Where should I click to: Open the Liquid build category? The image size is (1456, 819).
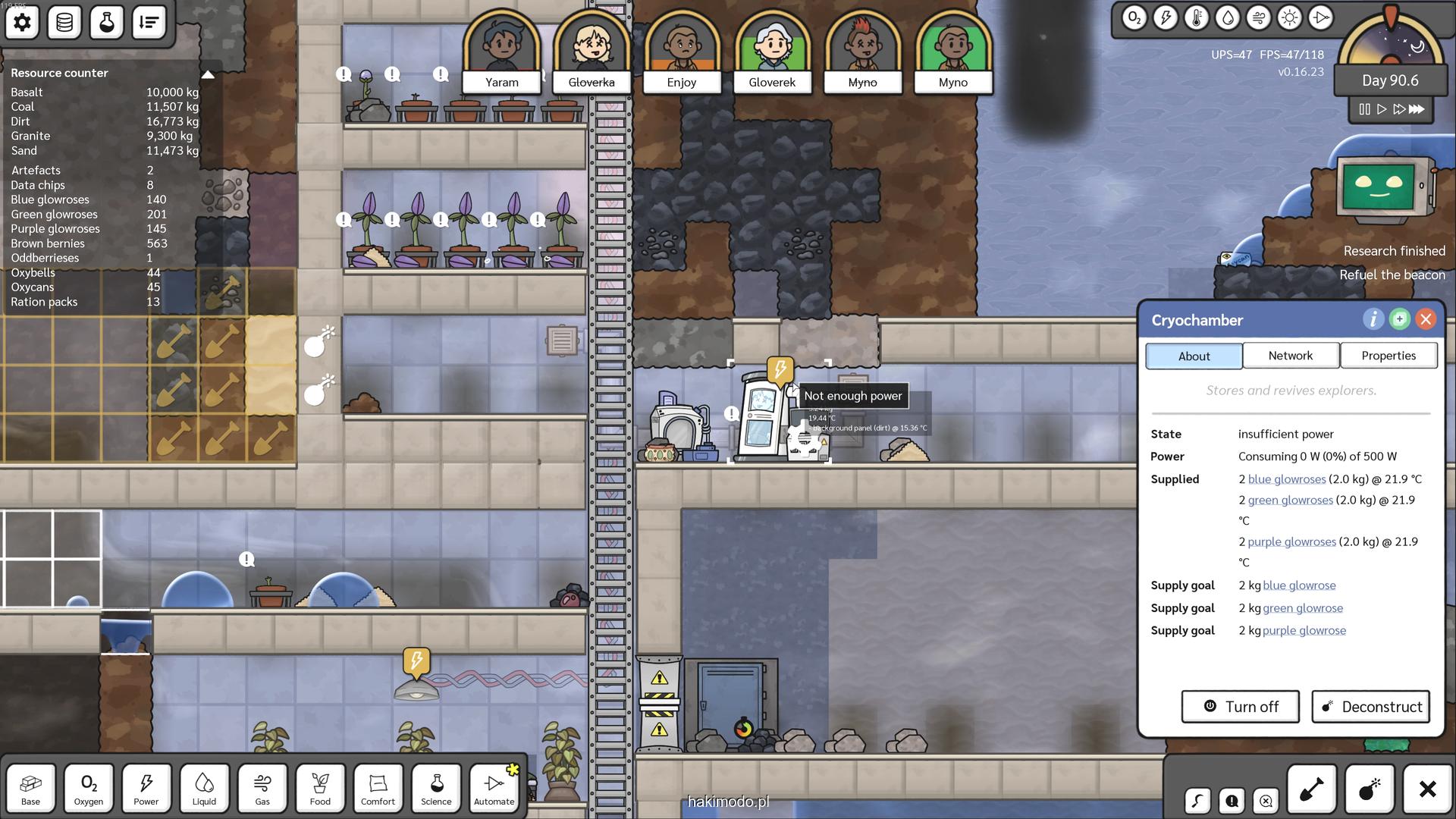204,789
